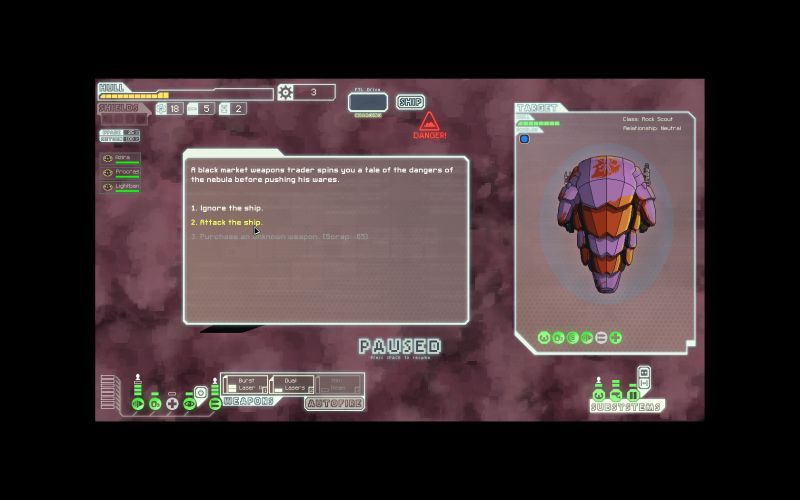Choose the option to ignore the ship
Screen dimensions: 800x500
[x=226, y=208]
